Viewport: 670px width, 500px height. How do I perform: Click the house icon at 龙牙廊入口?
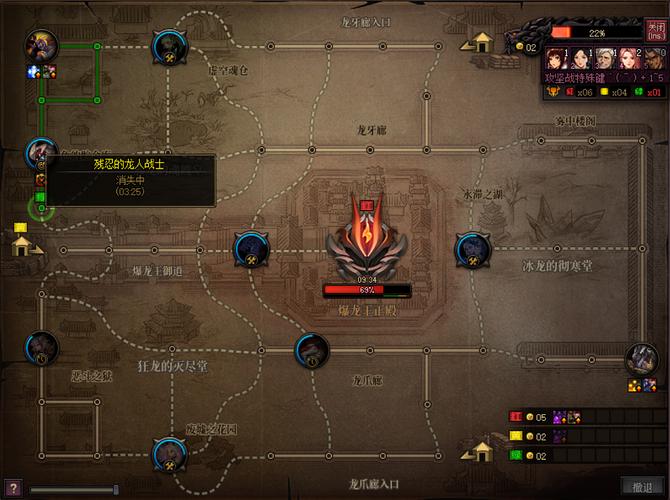483,43
